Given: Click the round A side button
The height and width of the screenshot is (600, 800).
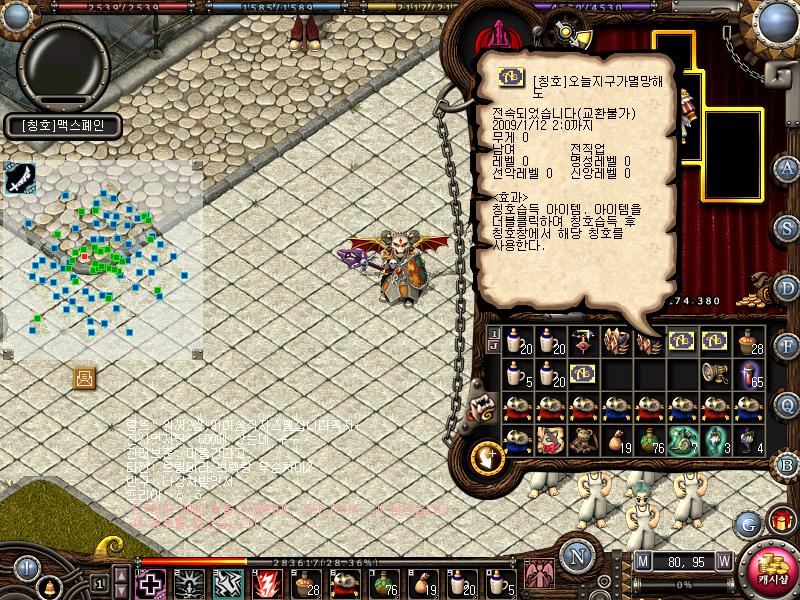Looking at the screenshot, I should 787,167.
